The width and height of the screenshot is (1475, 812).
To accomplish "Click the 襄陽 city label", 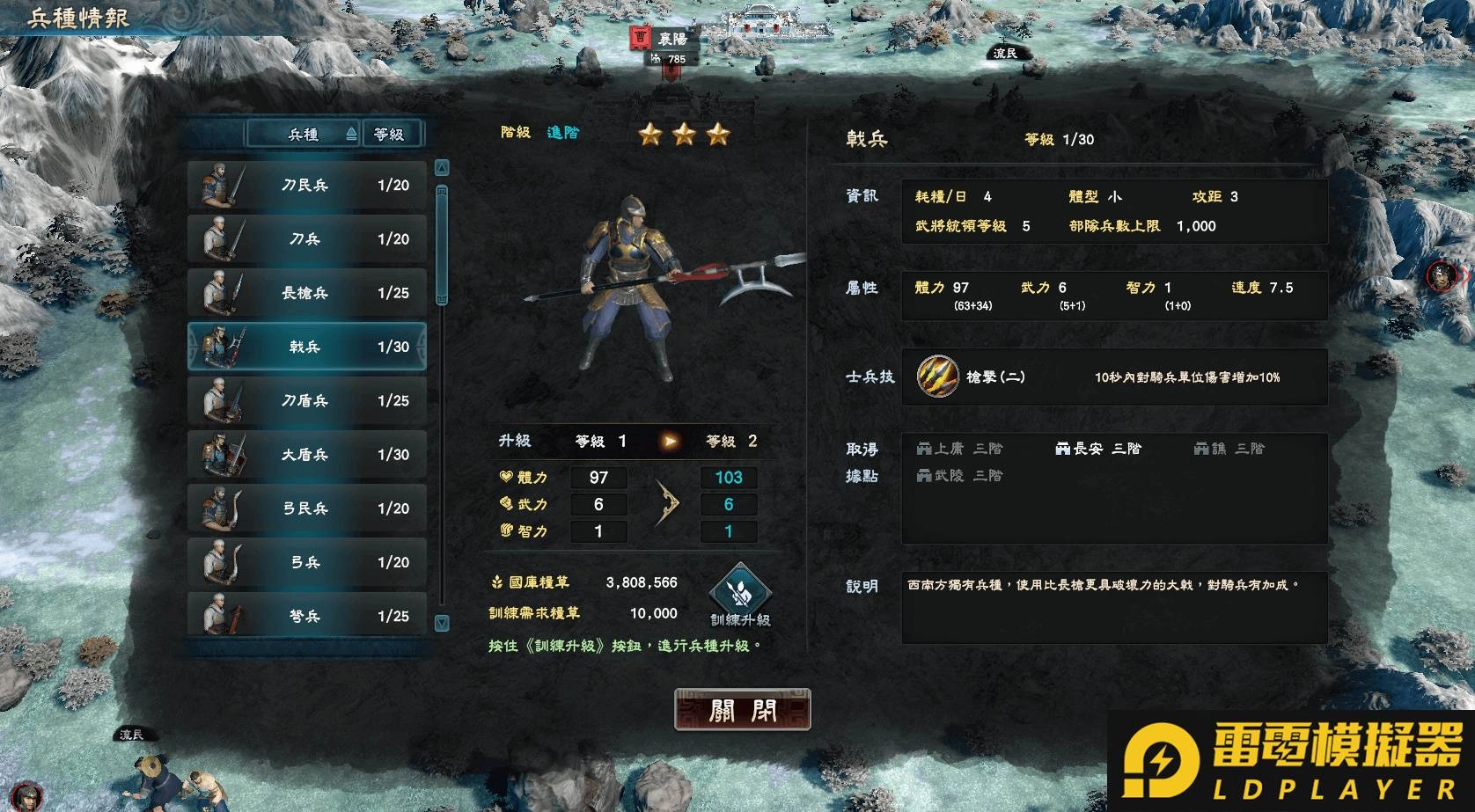I will 672,39.
